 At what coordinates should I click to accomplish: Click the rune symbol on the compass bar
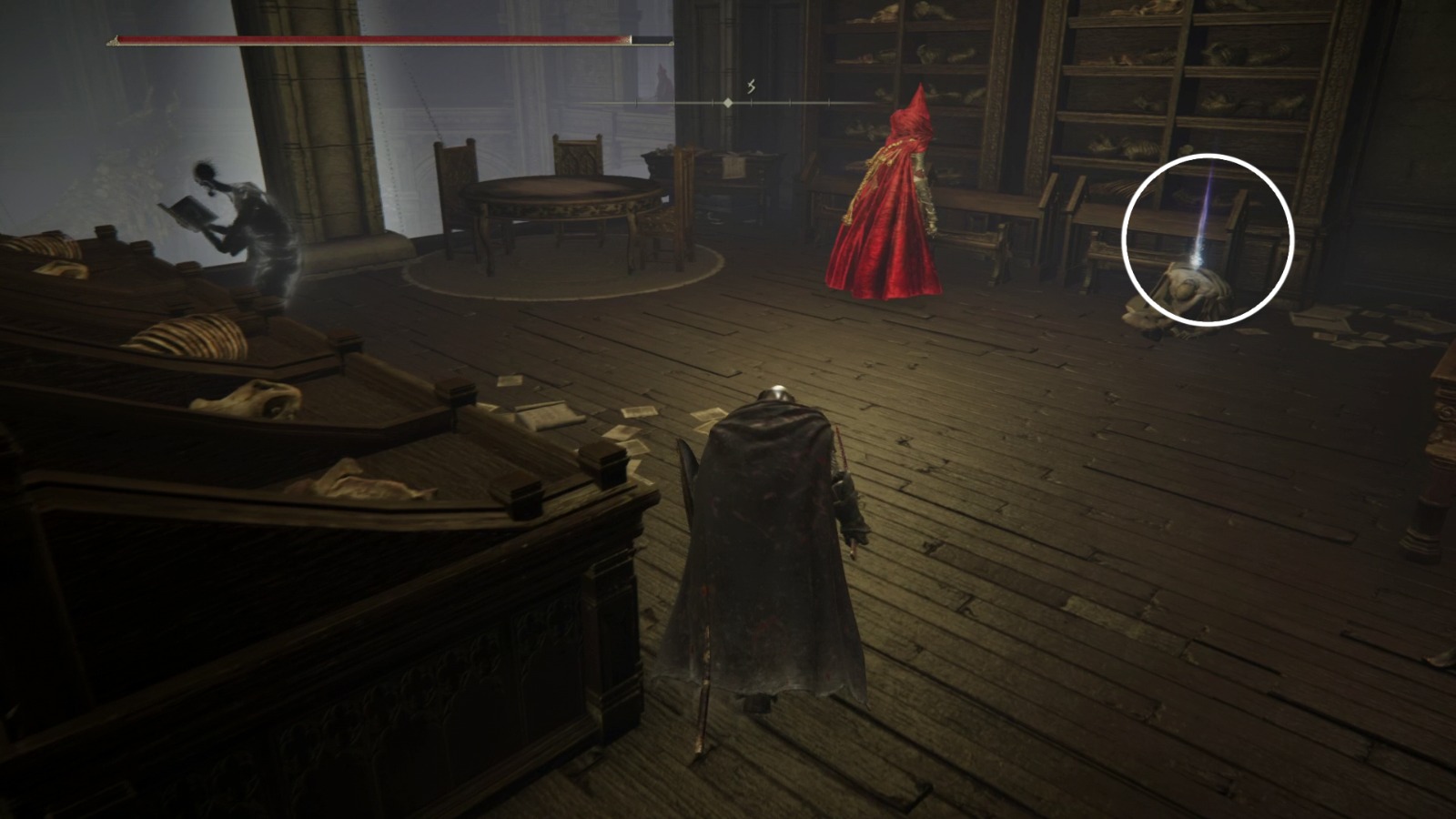coord(751,86)
